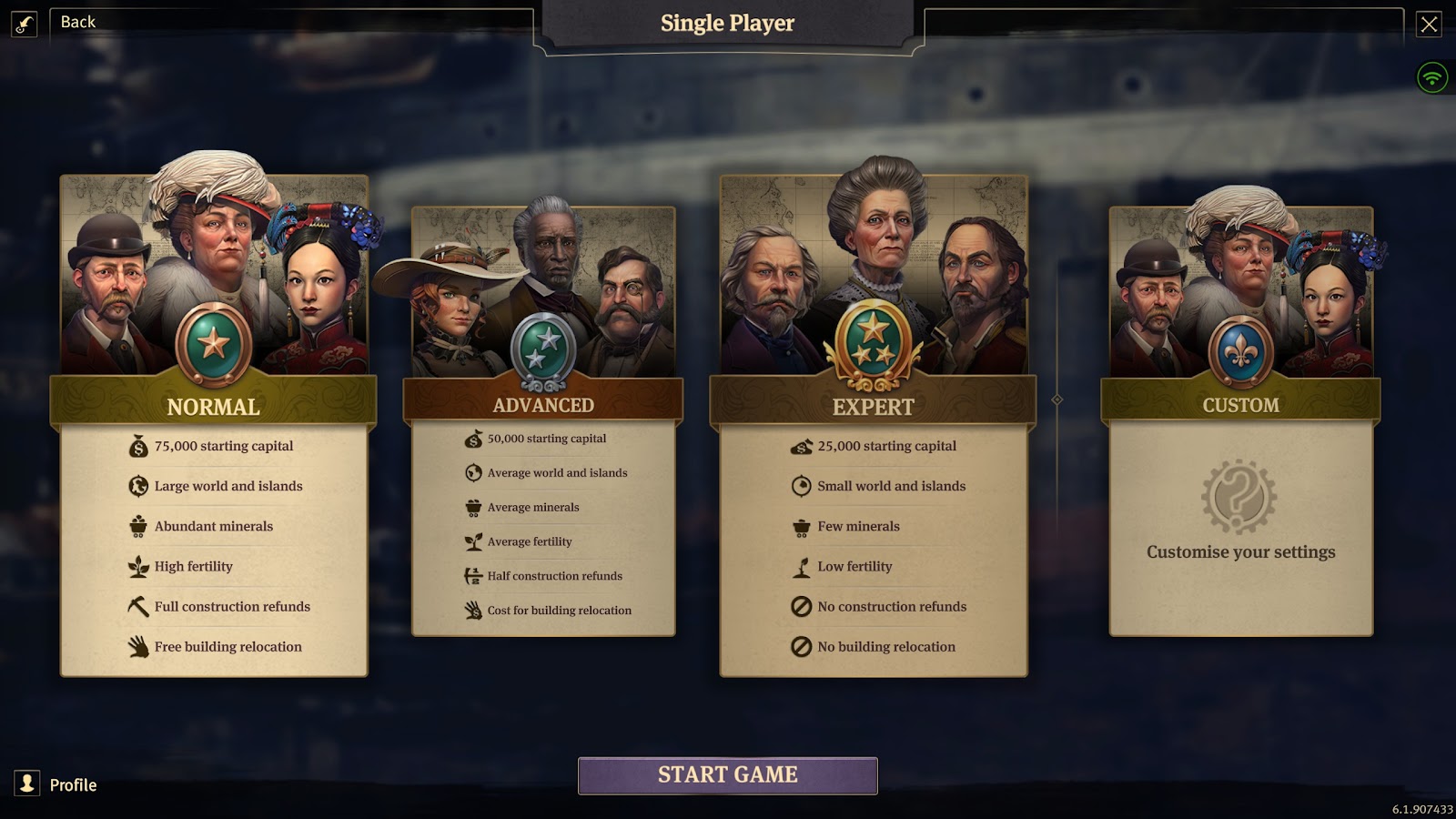
Task: Open the Custom settings card
Action: point(1240,405)
